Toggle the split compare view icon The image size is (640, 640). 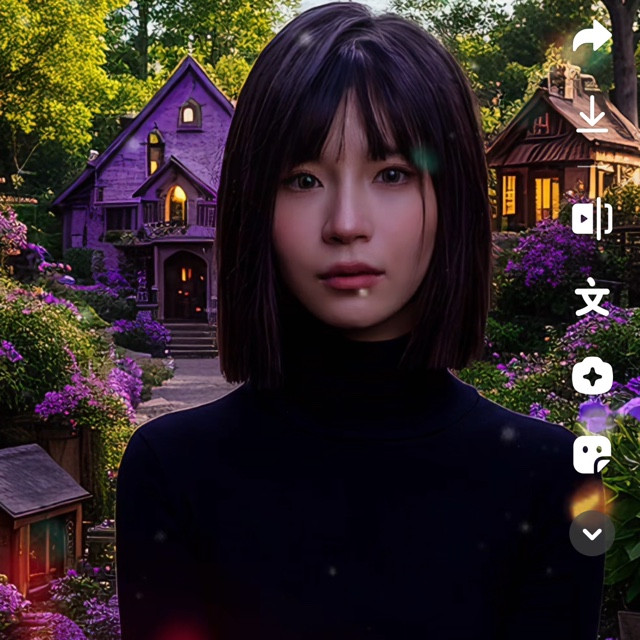pyautogui.click(x=592, y=217)
